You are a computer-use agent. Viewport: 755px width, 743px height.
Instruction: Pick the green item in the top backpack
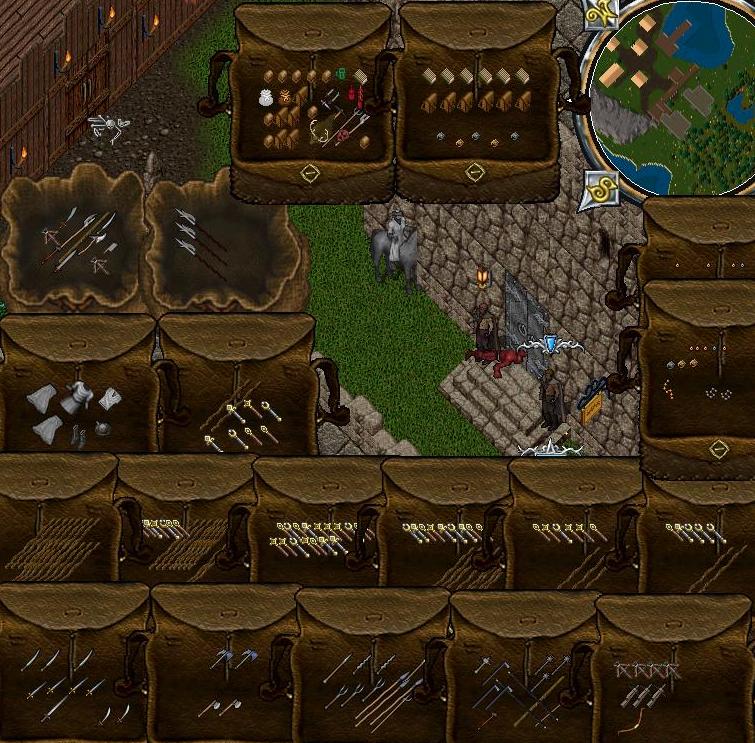(x=341, y=73)
